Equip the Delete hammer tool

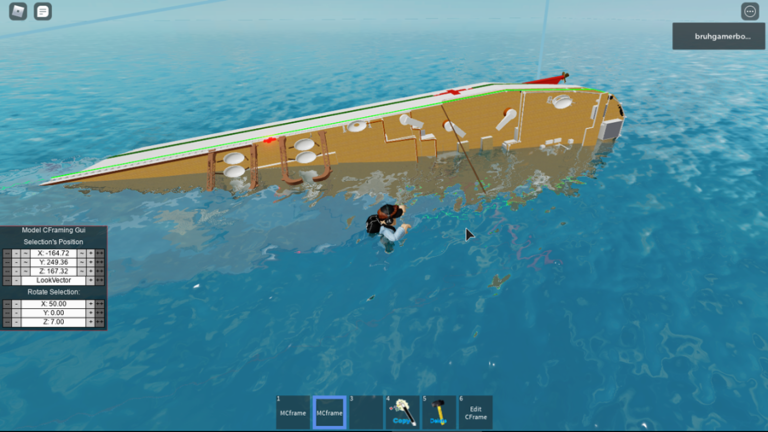point(438,412)
